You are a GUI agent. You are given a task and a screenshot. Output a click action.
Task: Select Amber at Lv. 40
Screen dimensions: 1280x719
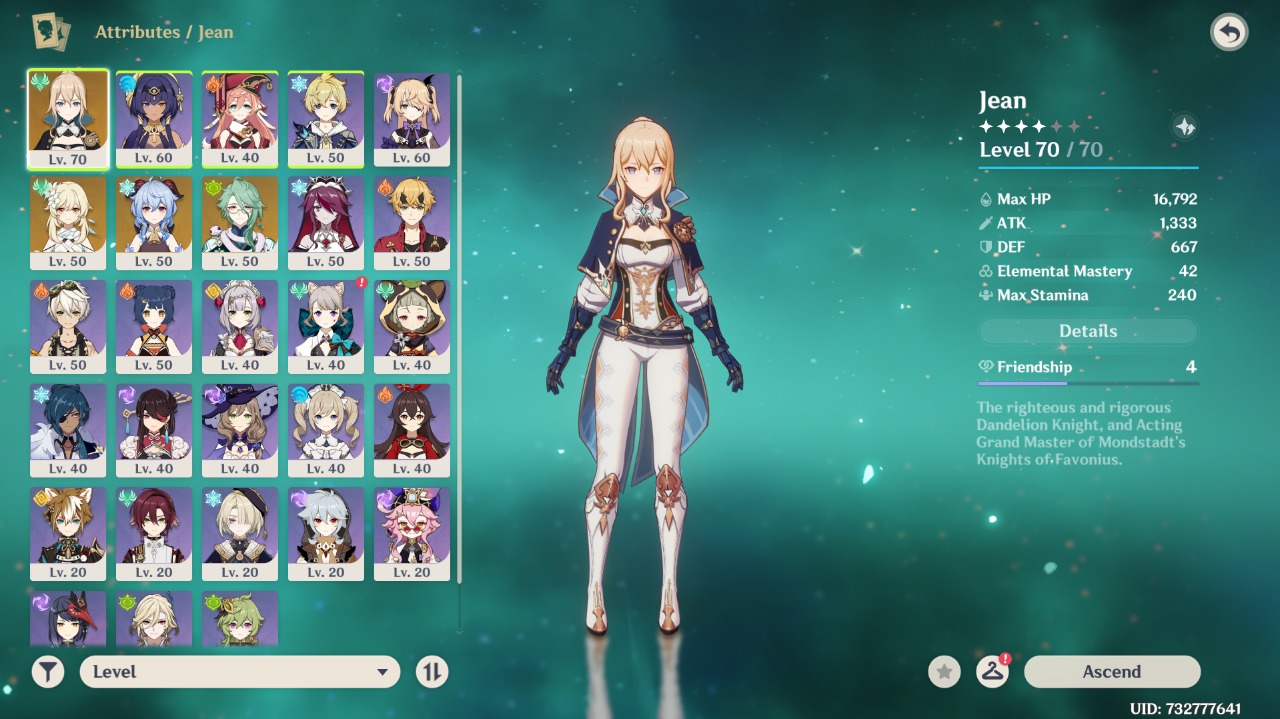tap(412, 430)
